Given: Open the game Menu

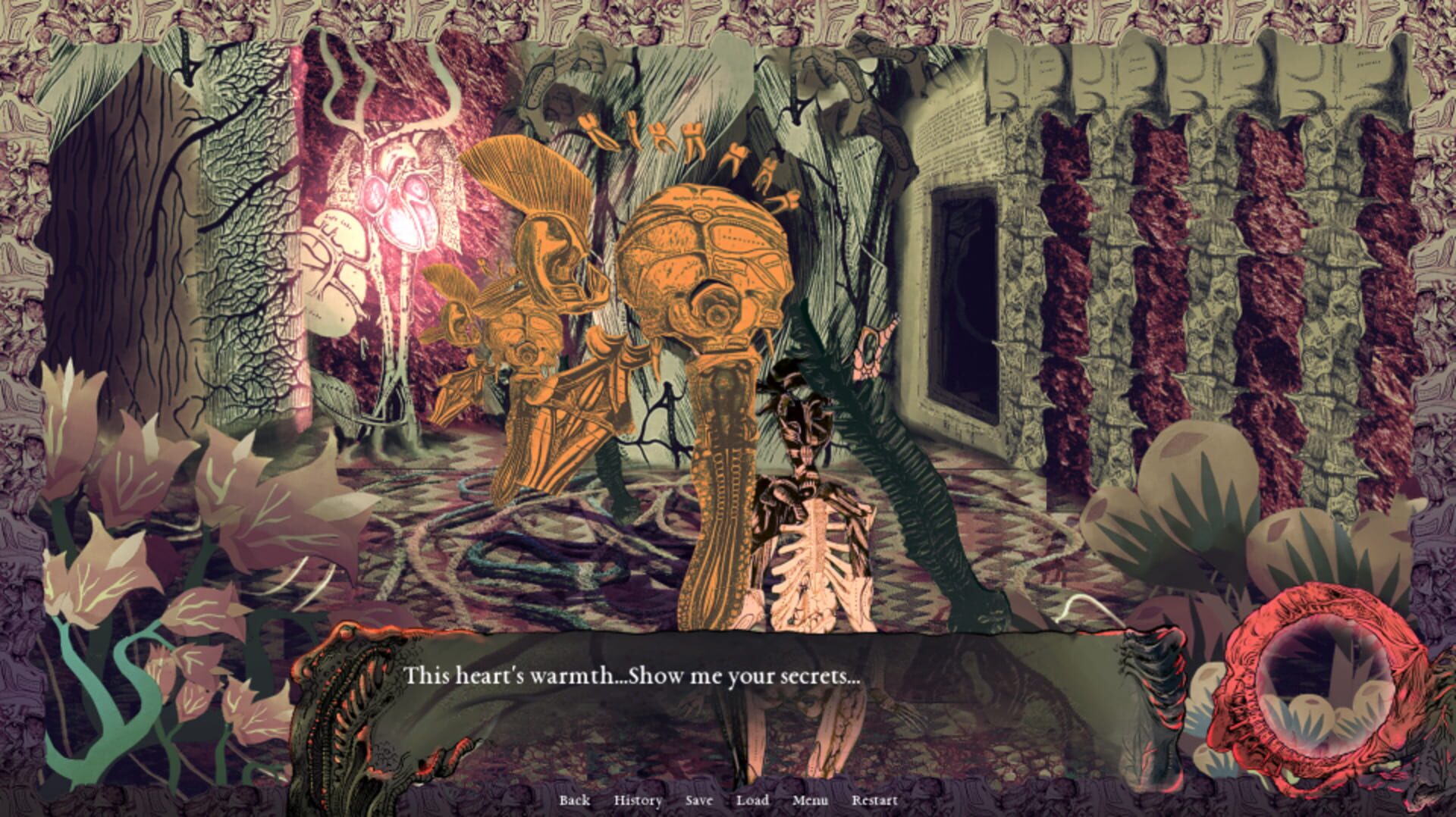Looking at the screenshot, I should [x=810, y=800].
